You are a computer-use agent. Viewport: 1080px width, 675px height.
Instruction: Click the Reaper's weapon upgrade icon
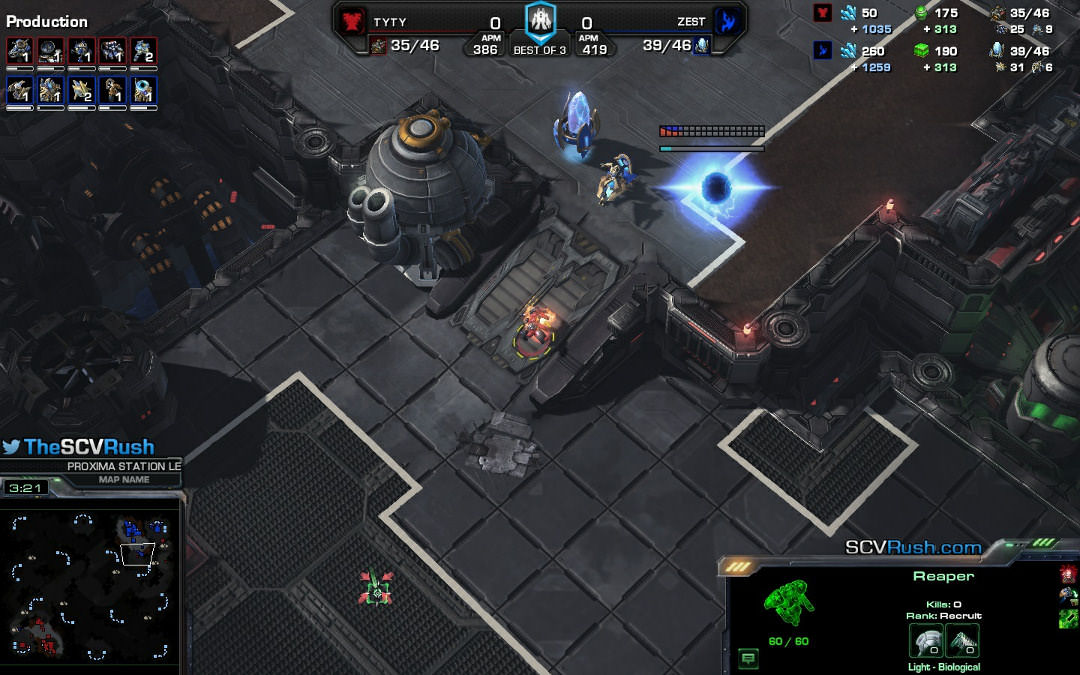(x=962, y=641)
